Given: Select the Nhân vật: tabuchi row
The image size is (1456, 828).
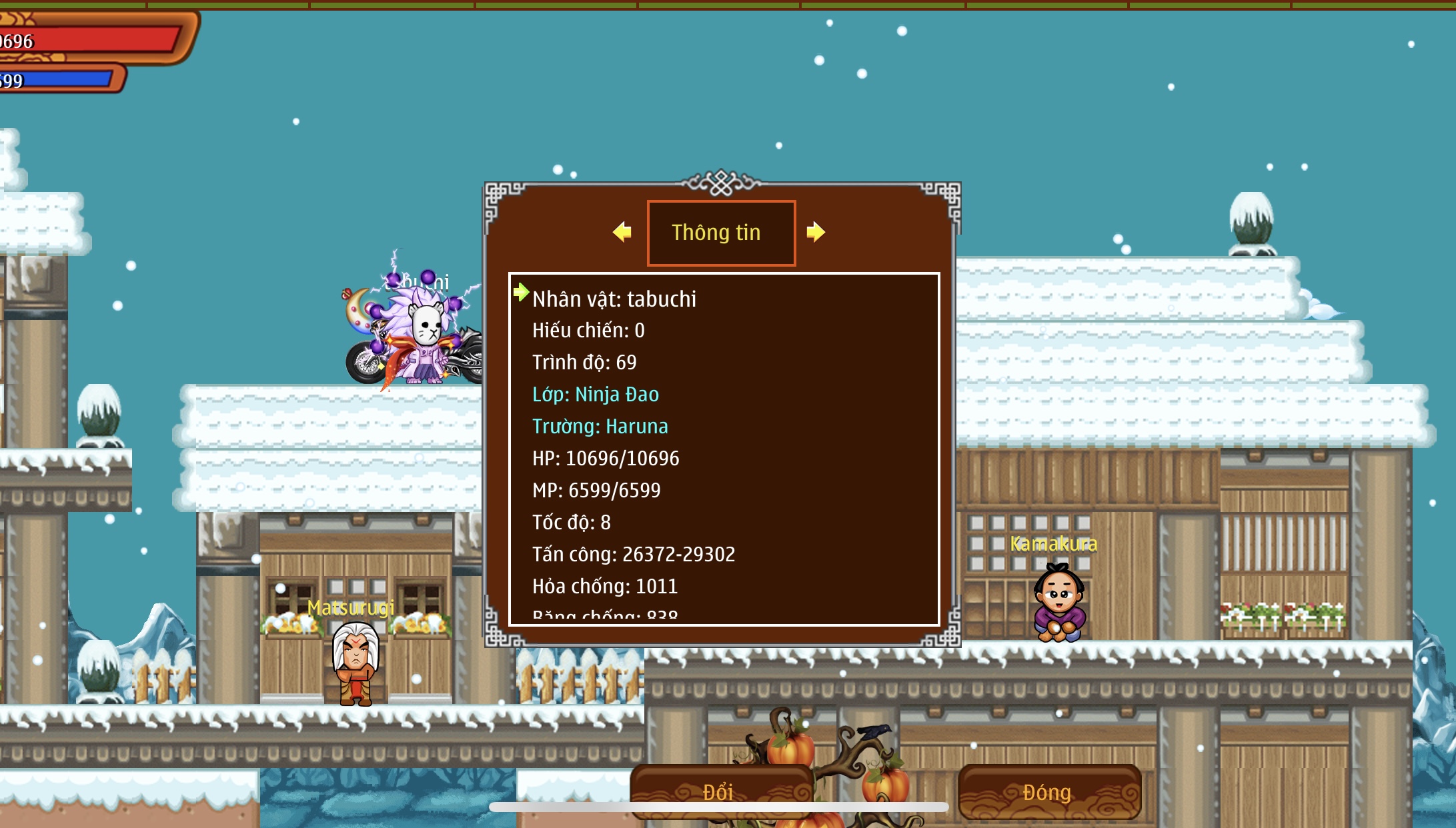Looking at the screenshot, I should point(614,299).
